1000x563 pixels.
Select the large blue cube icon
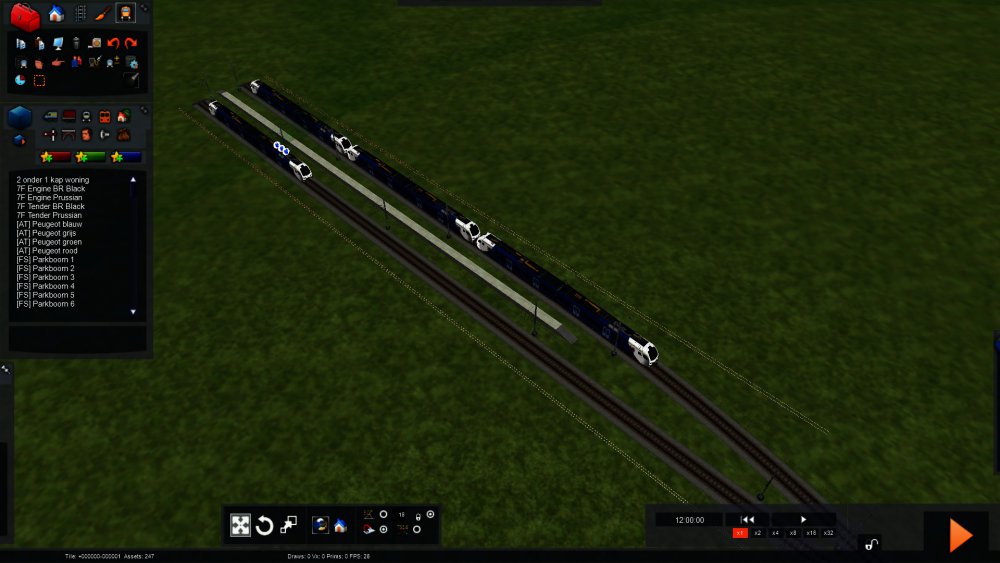coord(20,118)
